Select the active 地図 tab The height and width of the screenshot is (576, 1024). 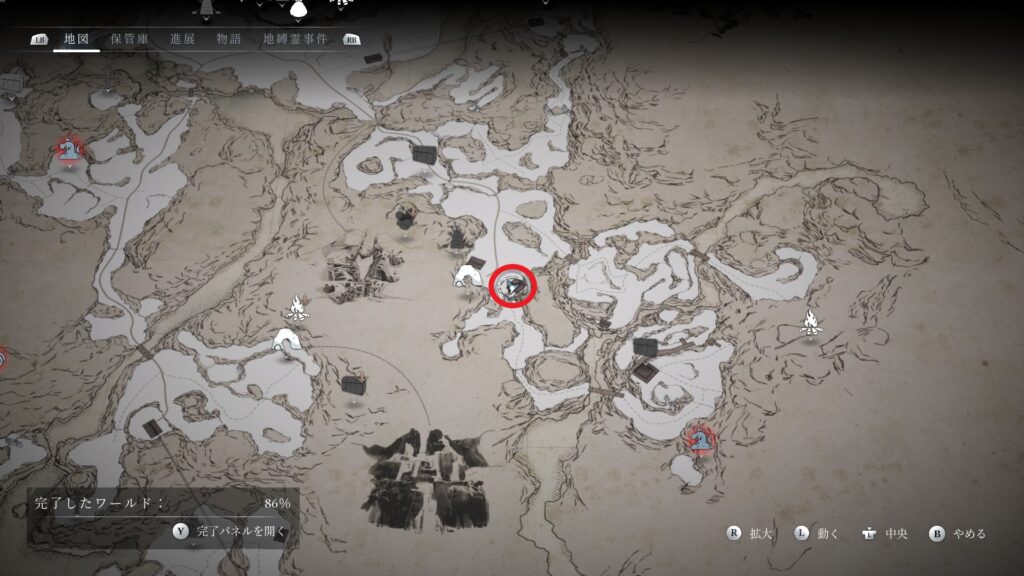[x=76, y=39]
